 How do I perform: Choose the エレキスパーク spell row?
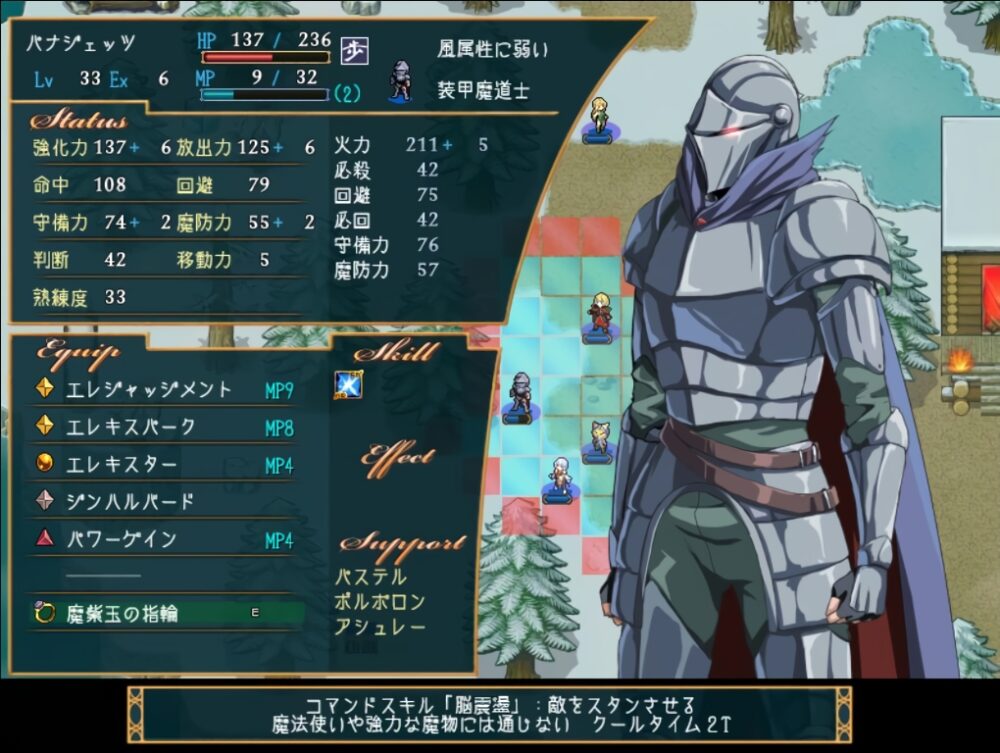coord(130,427)
